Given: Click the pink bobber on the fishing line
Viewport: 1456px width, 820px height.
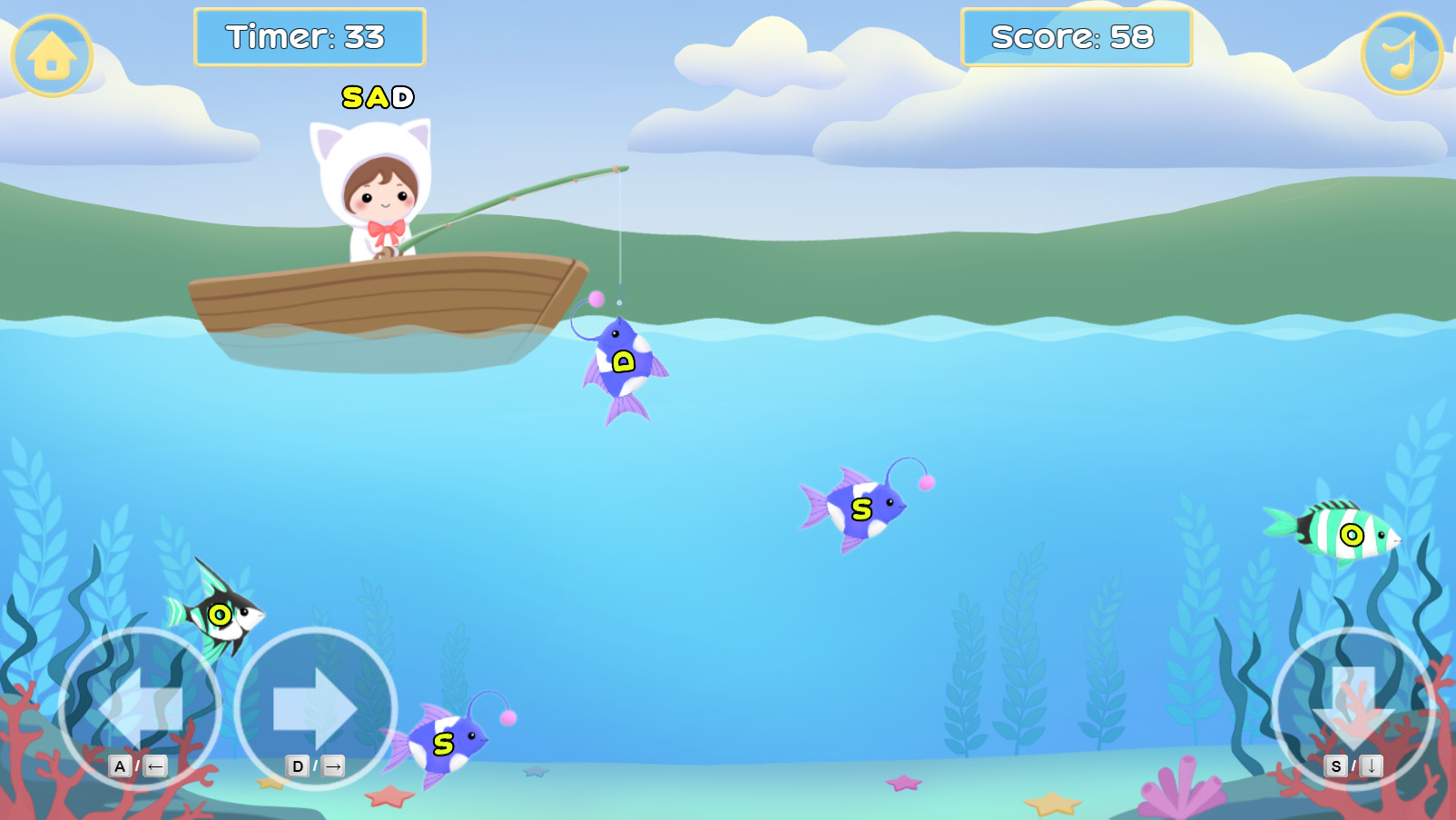Looking at the screenshot, I should tap(595, 297).
